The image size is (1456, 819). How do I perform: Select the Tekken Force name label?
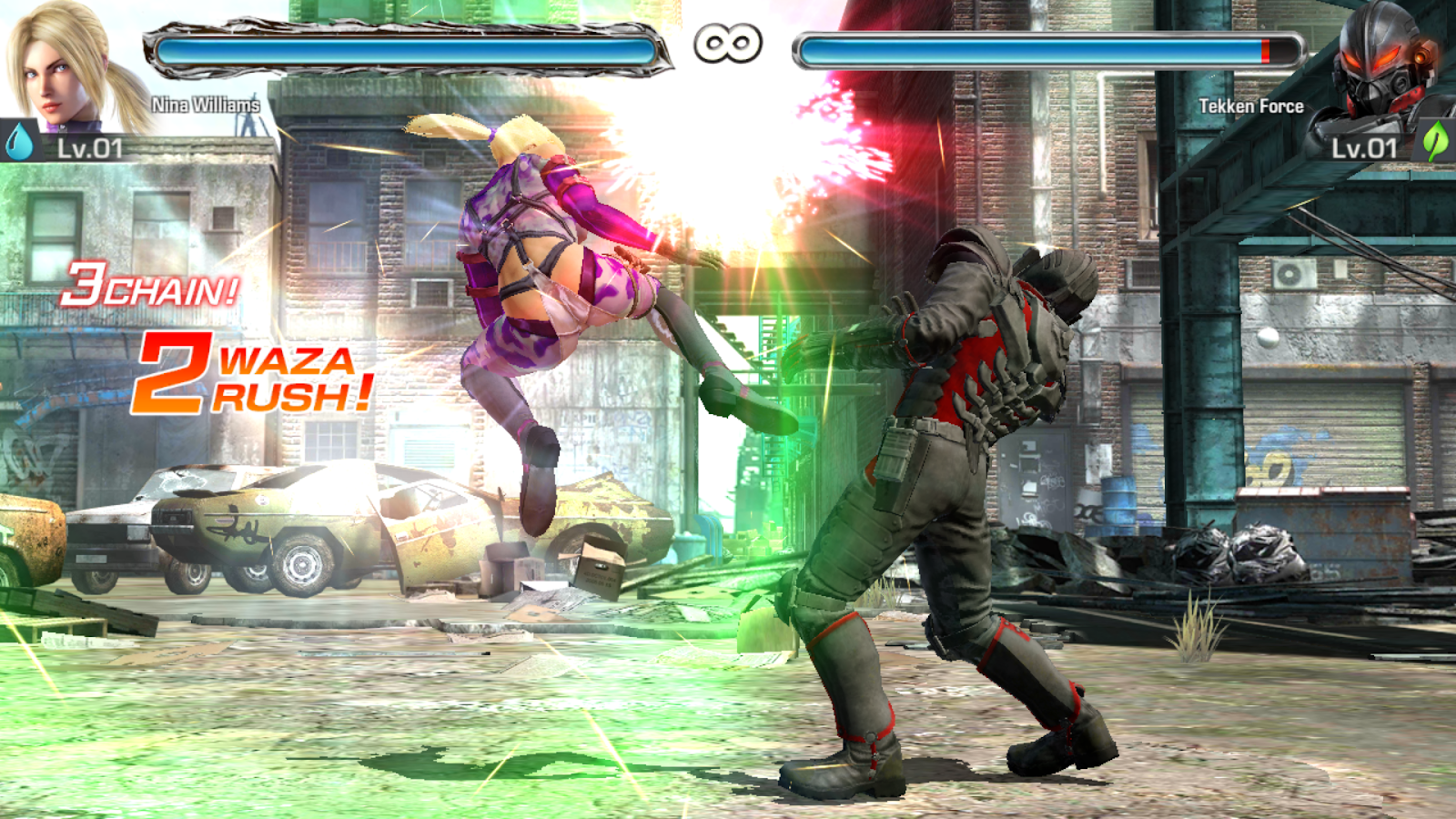point(1250,105)
